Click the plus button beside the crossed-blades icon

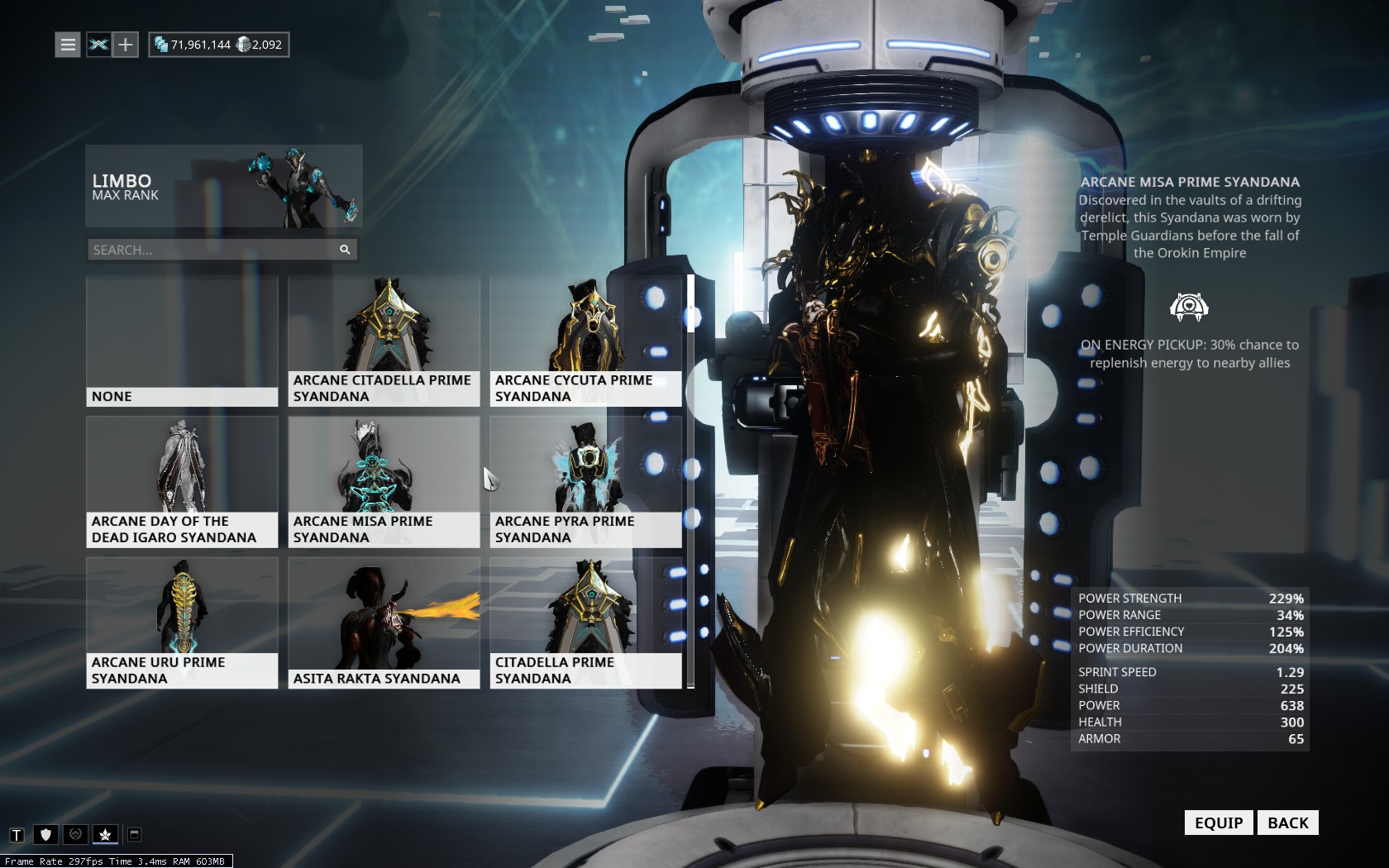[x=125, y=45]
